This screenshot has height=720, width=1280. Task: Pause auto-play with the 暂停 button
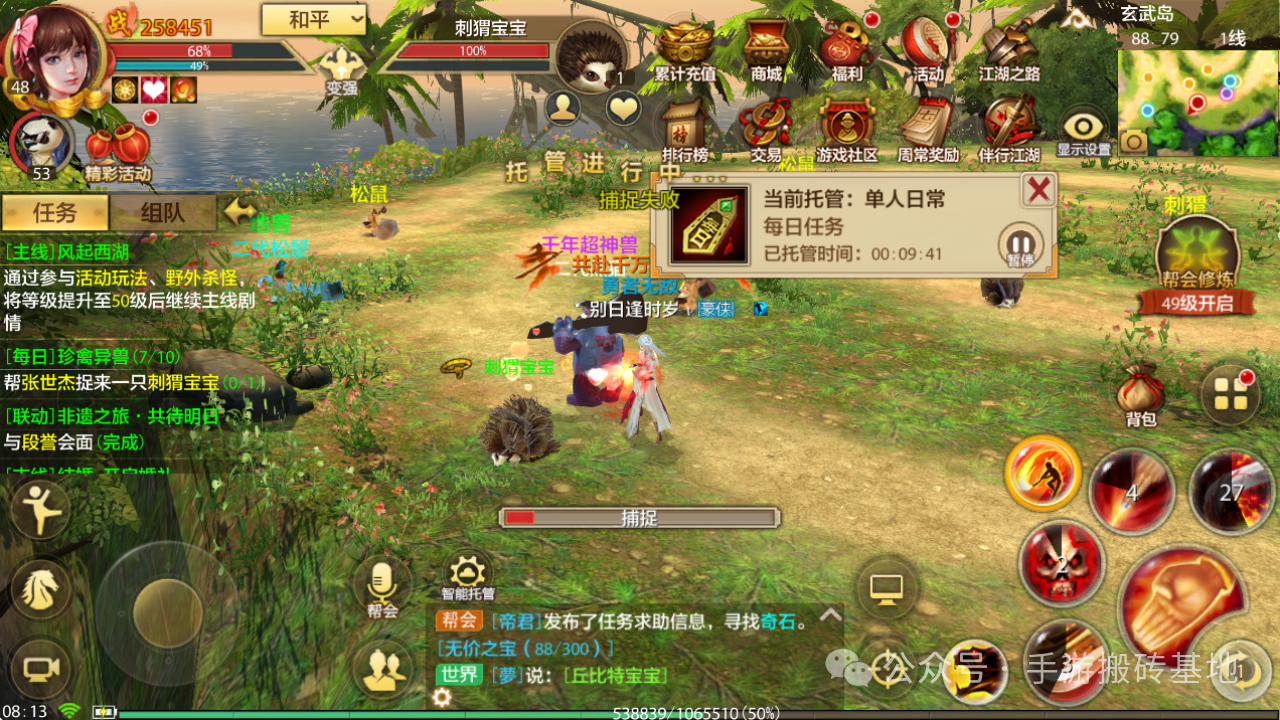point(1020,244)
